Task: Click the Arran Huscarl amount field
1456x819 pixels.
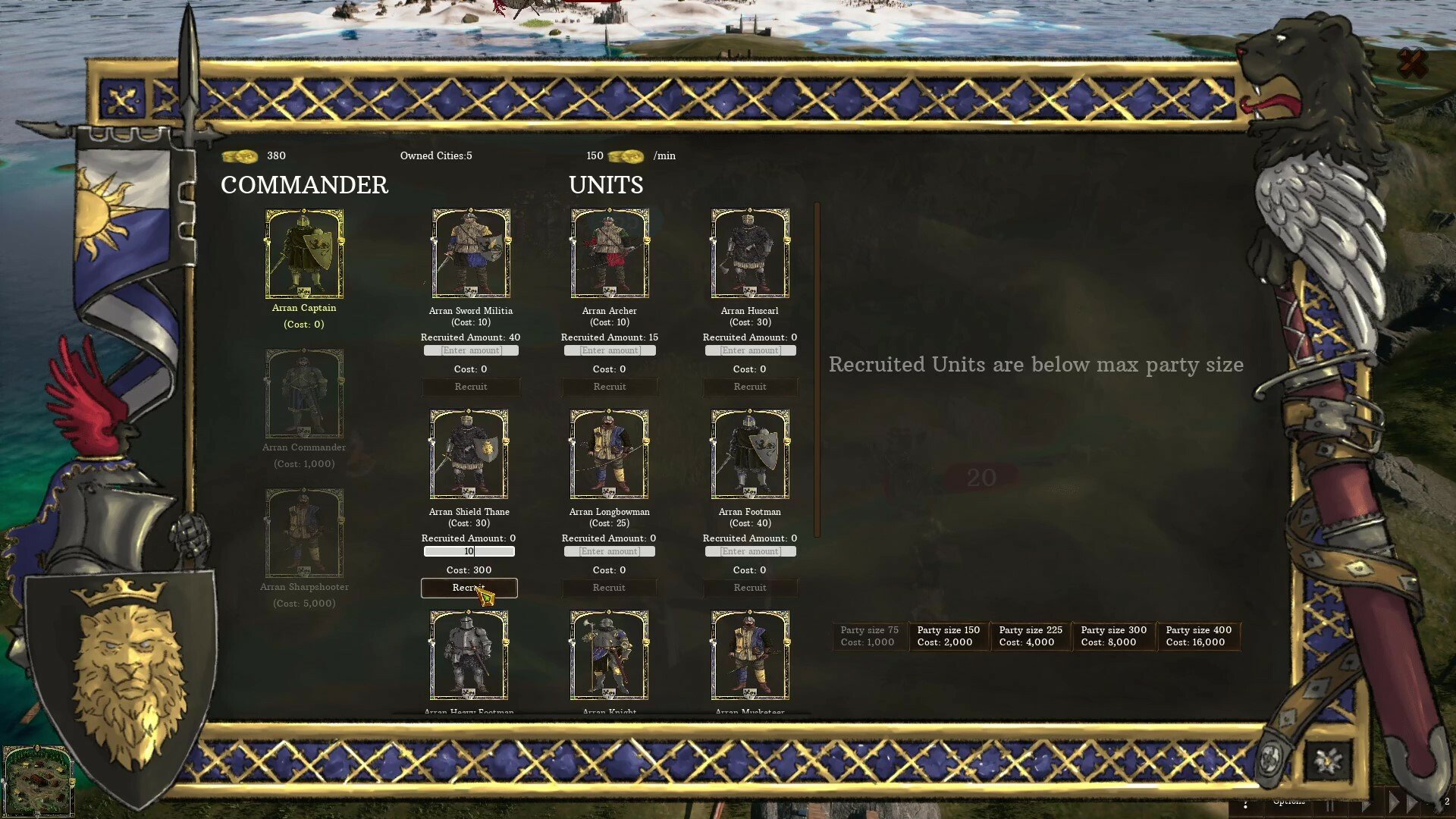Action: pyautogui.click(x=750, y=350)
